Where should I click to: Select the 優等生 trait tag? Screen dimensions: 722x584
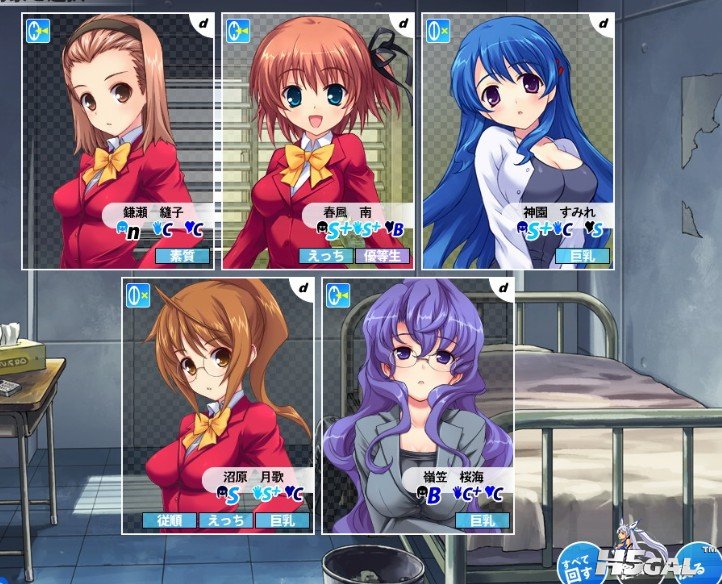tap(382, 255)
